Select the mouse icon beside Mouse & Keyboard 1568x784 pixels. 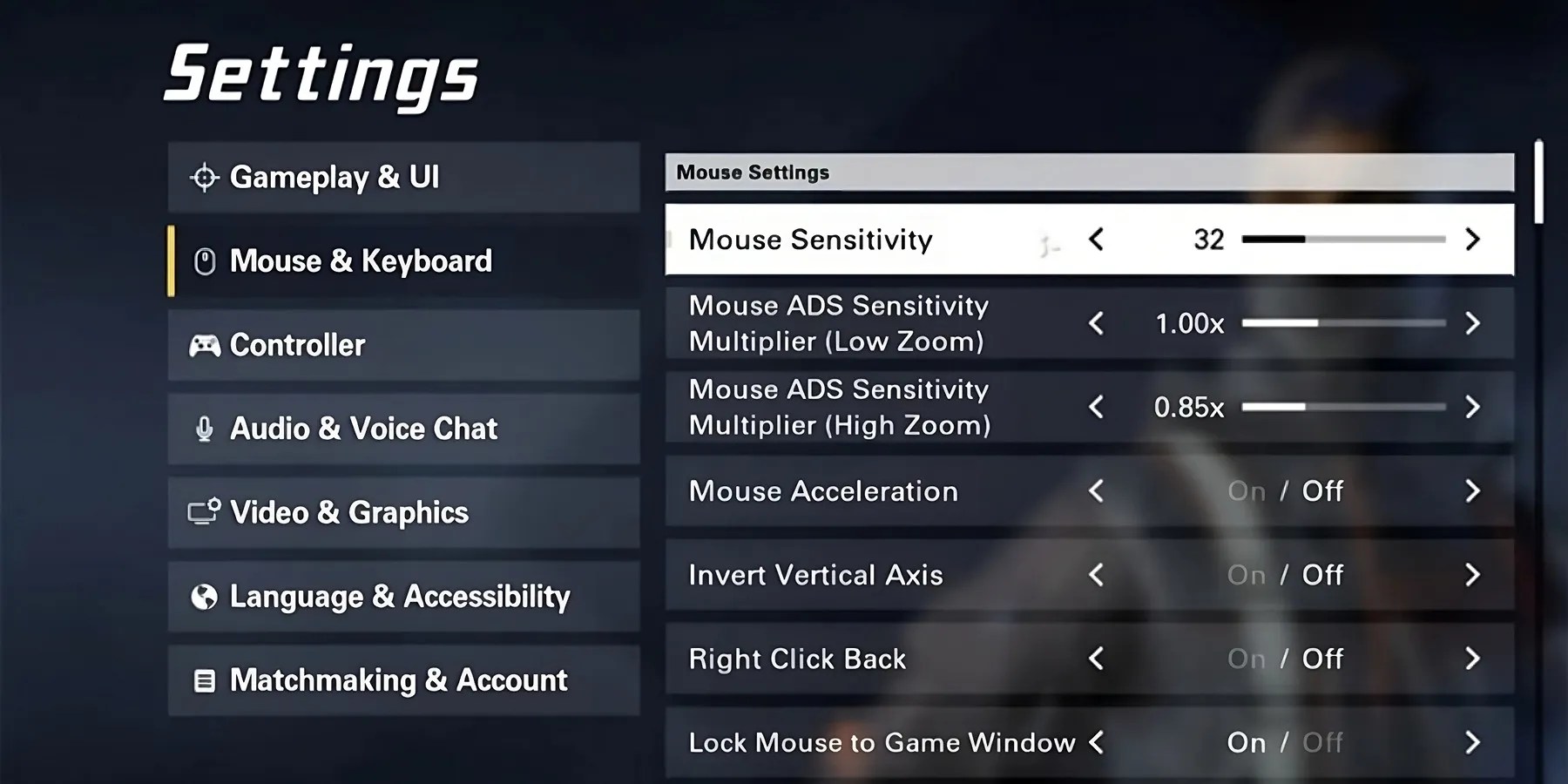click(206, 260)
